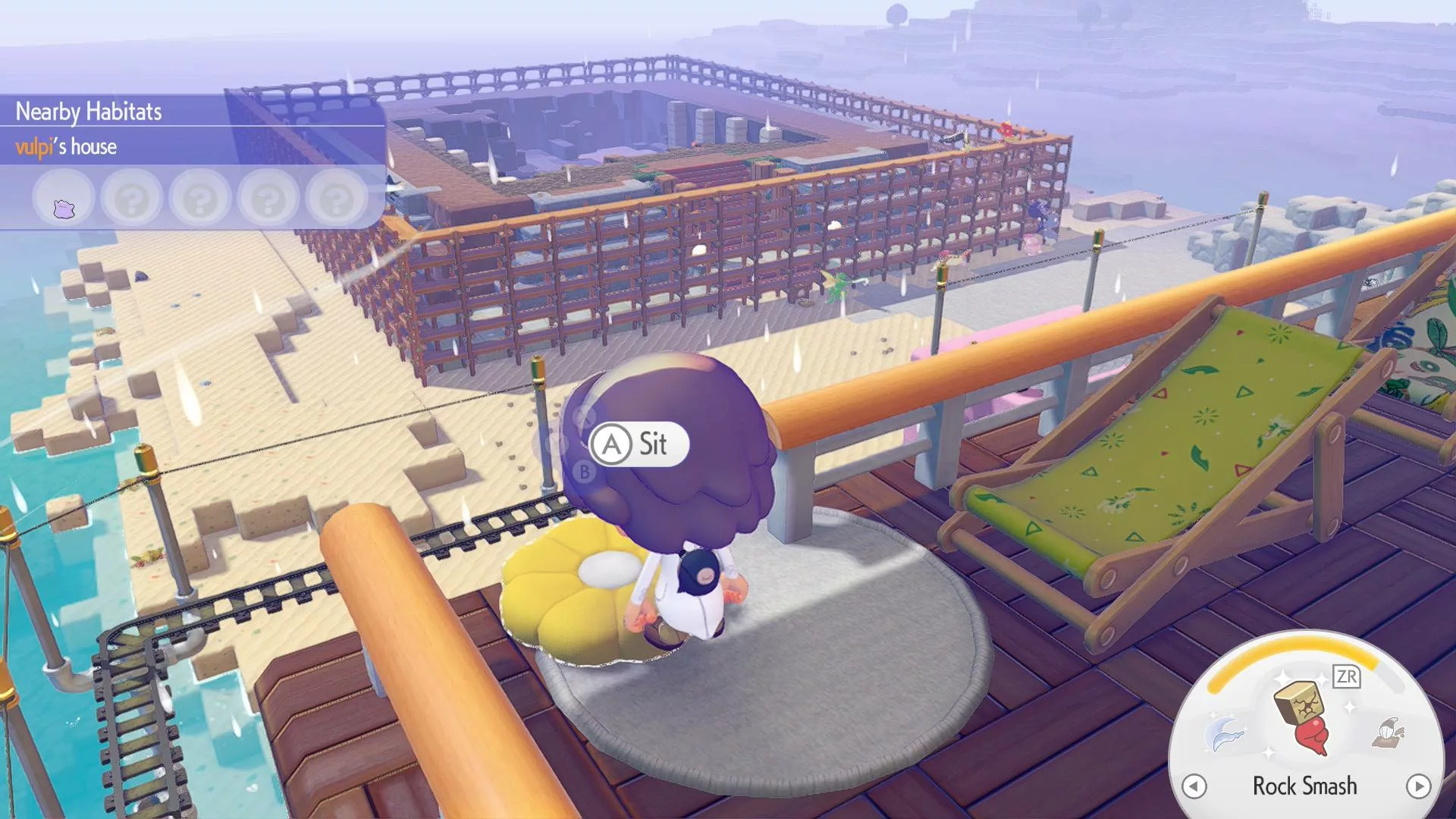This screenshot has height=819, width=1456.
Task: Click the left arrow beside Rock Smash
Action: pos(1194,786)
